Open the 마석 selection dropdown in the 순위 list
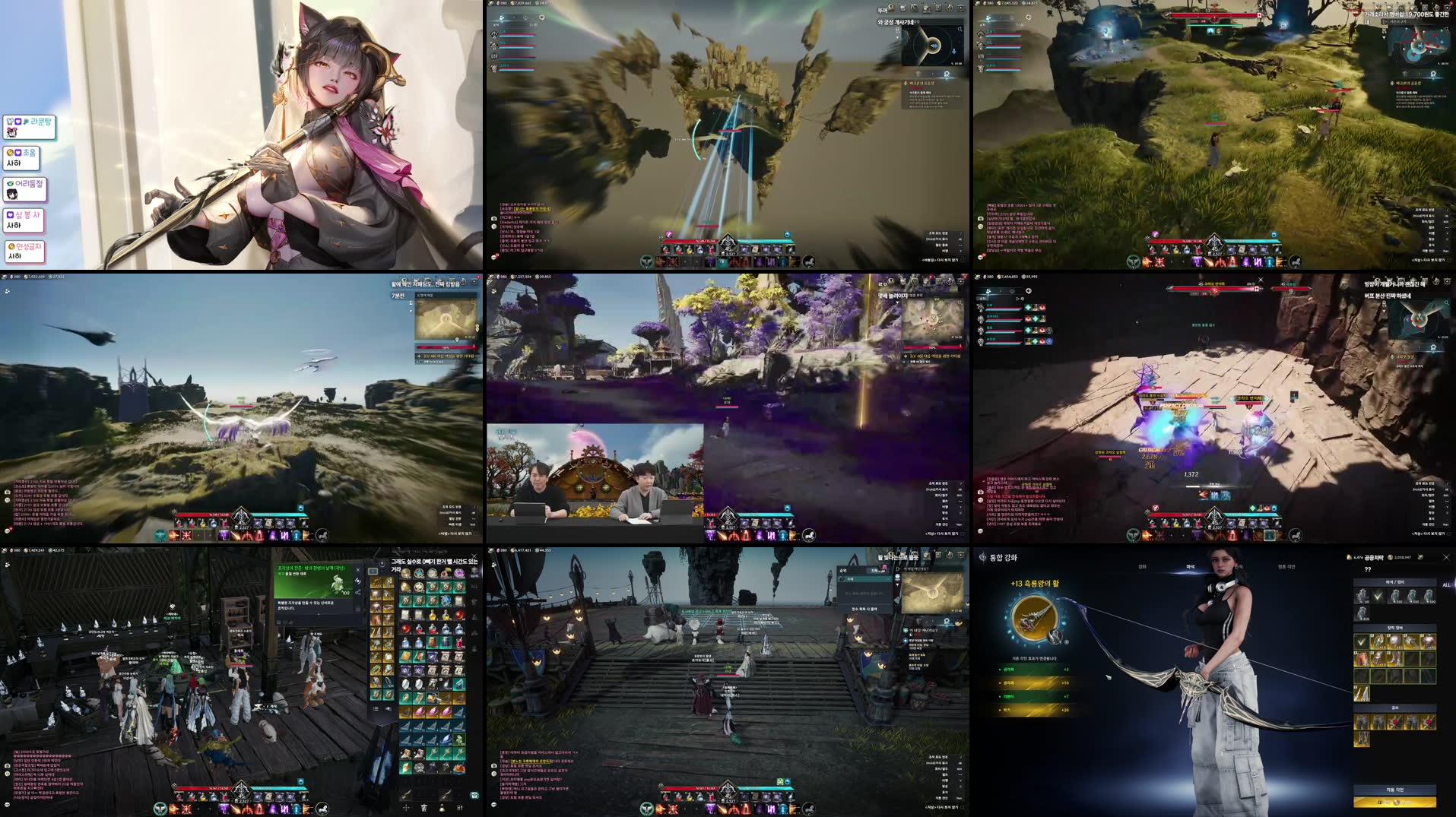Screen dimensions: 1456x817 click(x=865, y=578)
